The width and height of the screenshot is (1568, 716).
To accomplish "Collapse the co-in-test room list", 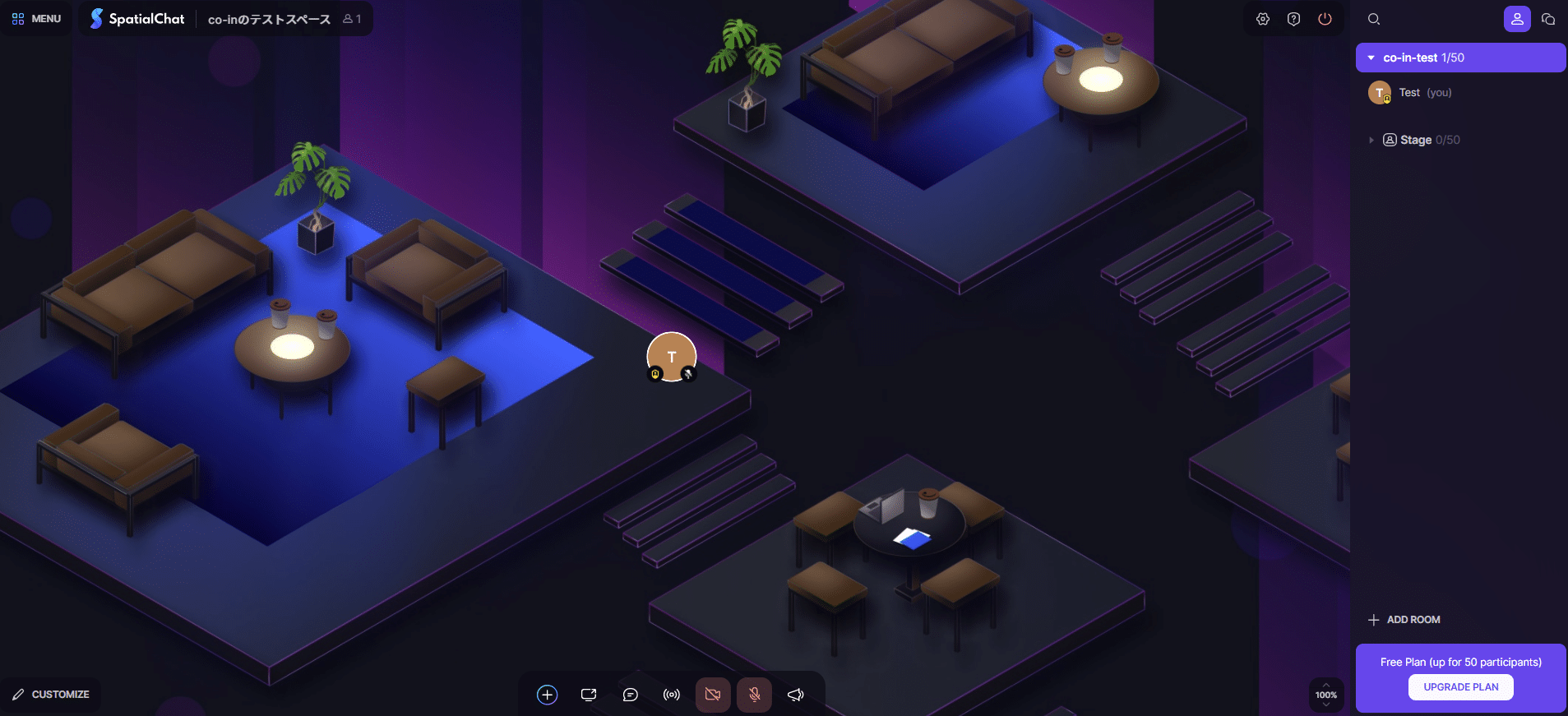I will click(x=1371, y=58).
